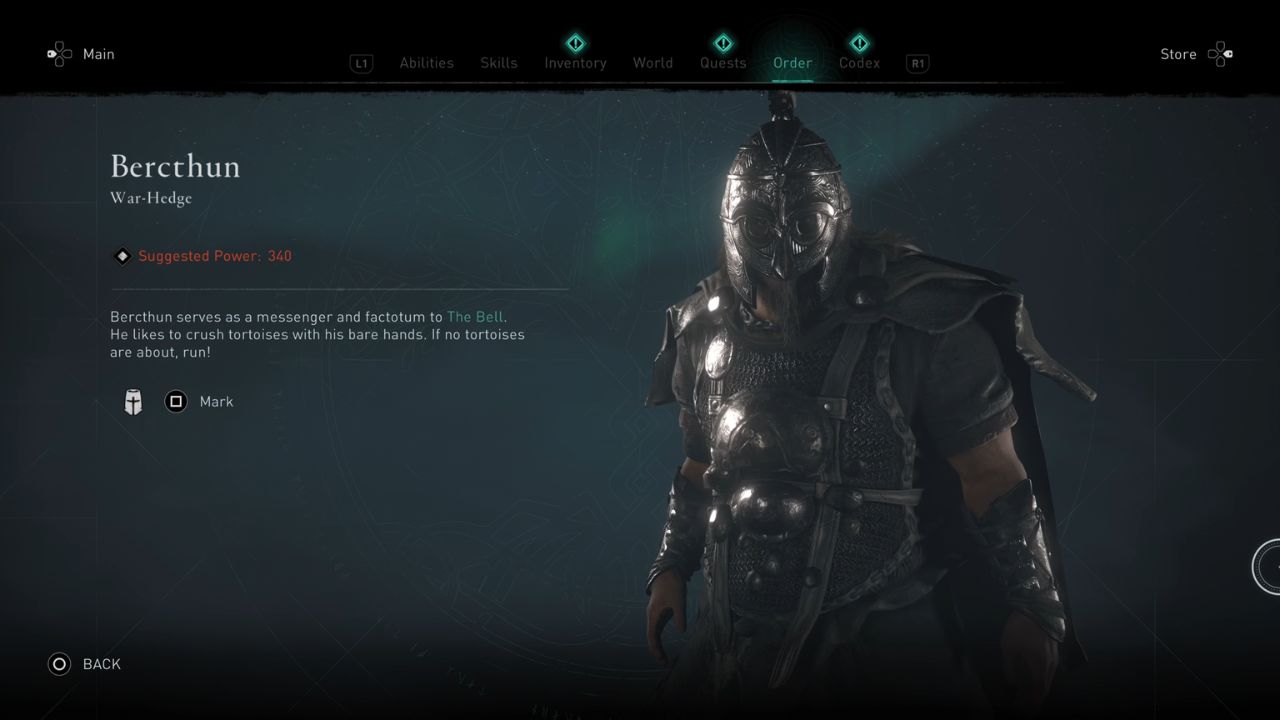Open the Skills section
The image size is (1280, 720).
(x=498, y=62)
